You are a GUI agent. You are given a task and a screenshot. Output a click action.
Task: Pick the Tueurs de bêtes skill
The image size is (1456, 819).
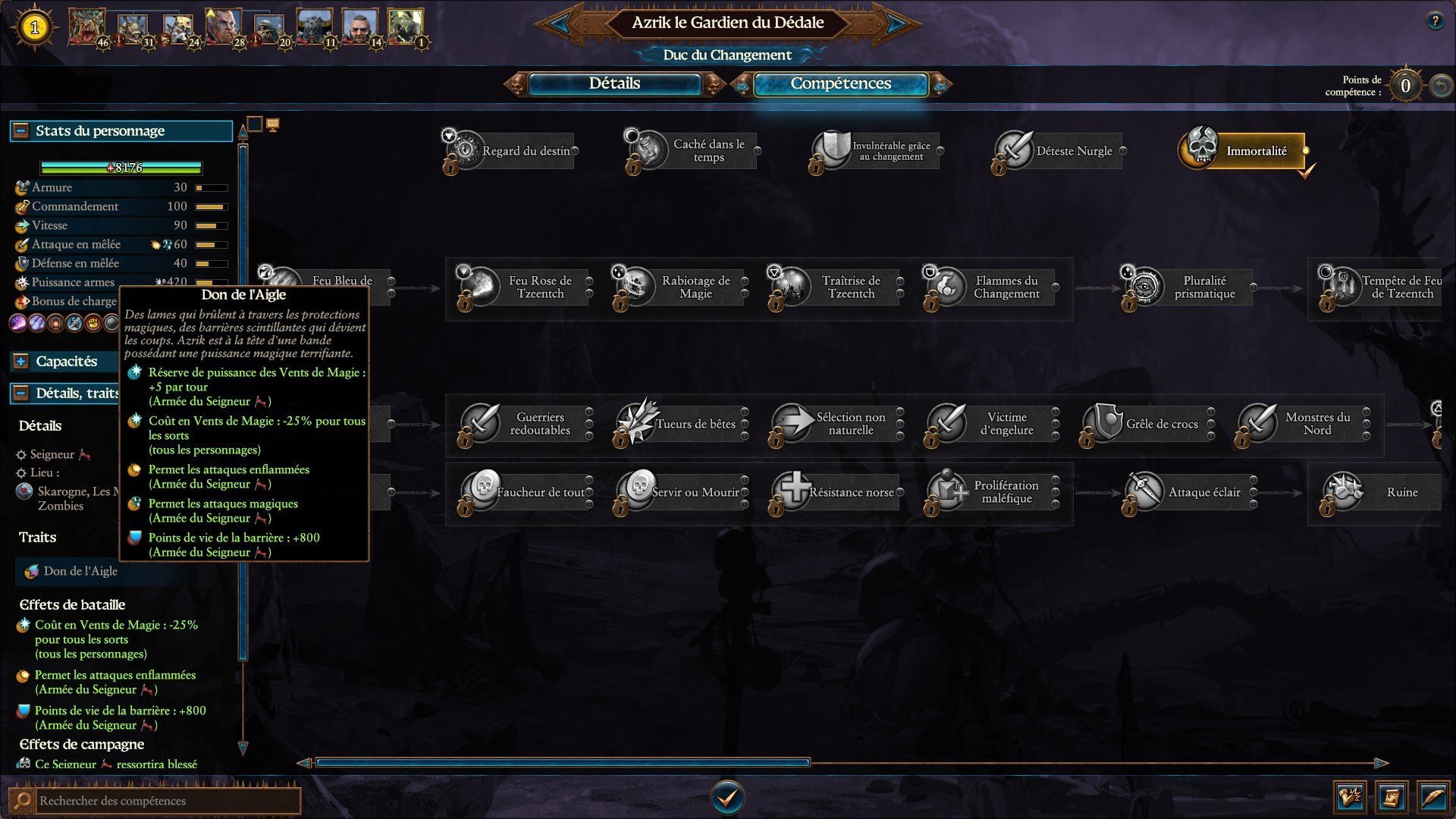(x=680, y=424)
